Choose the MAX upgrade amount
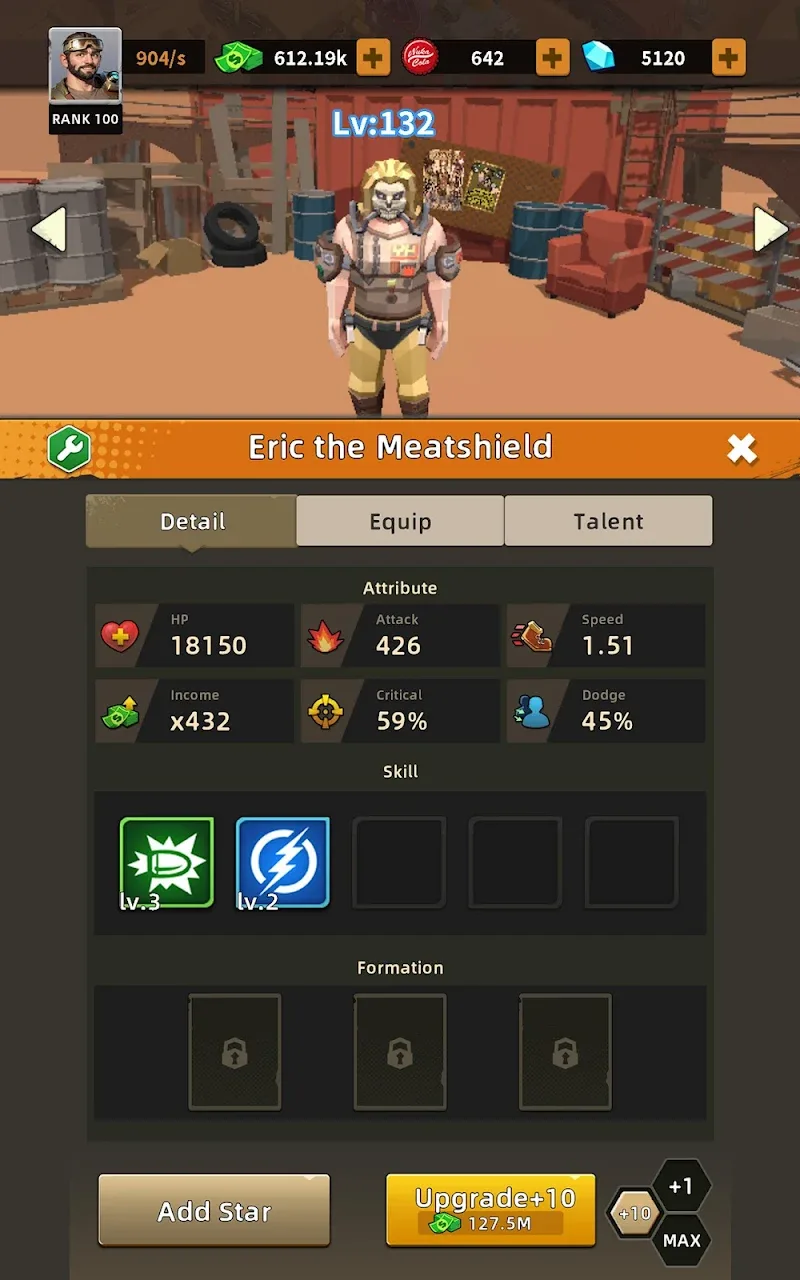The width and height of the screenshot is (800, 1280). click(x=681, y=1241)
